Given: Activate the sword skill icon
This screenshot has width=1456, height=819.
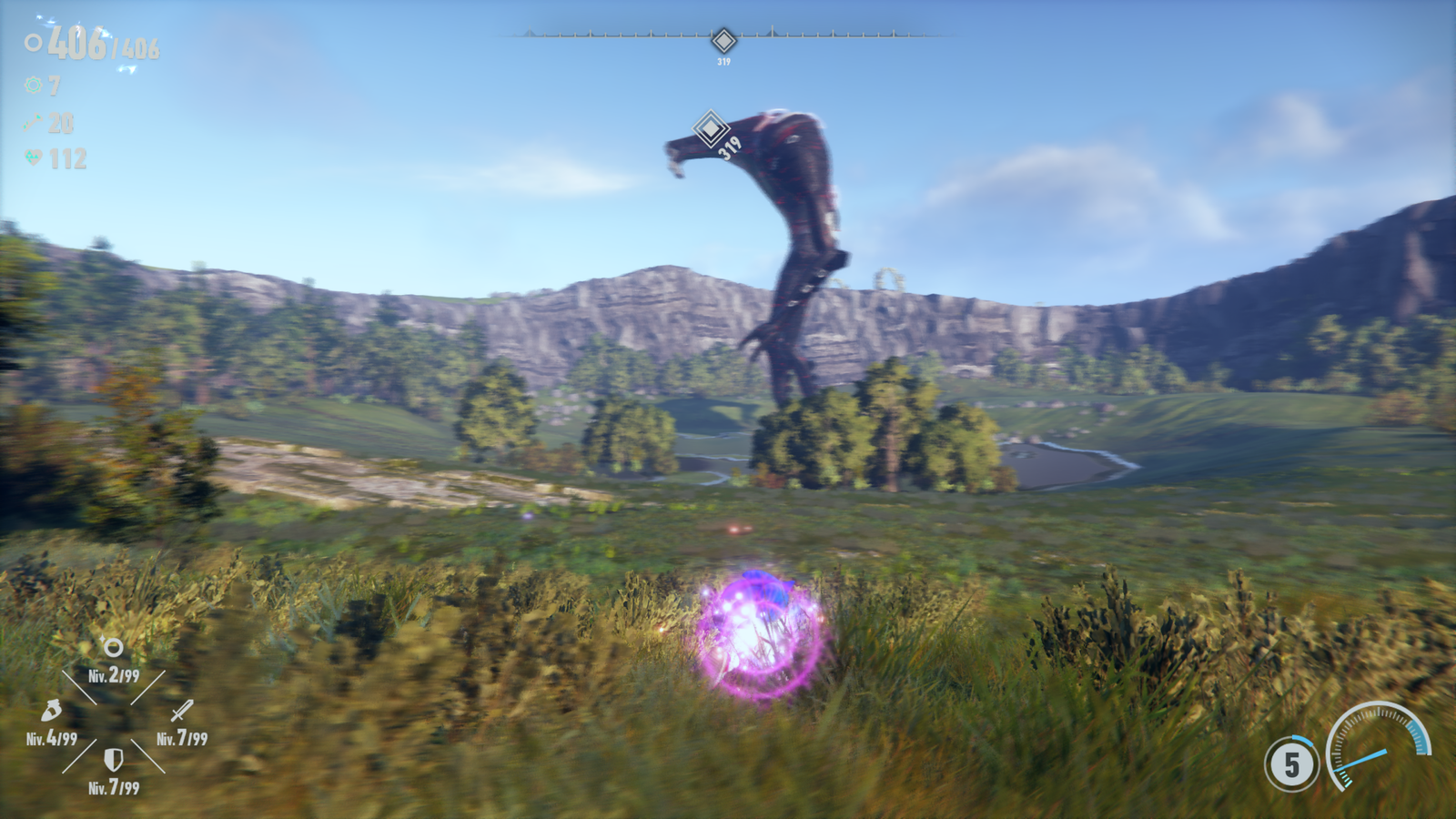Looking at the screenshot, I should [182, 711].
